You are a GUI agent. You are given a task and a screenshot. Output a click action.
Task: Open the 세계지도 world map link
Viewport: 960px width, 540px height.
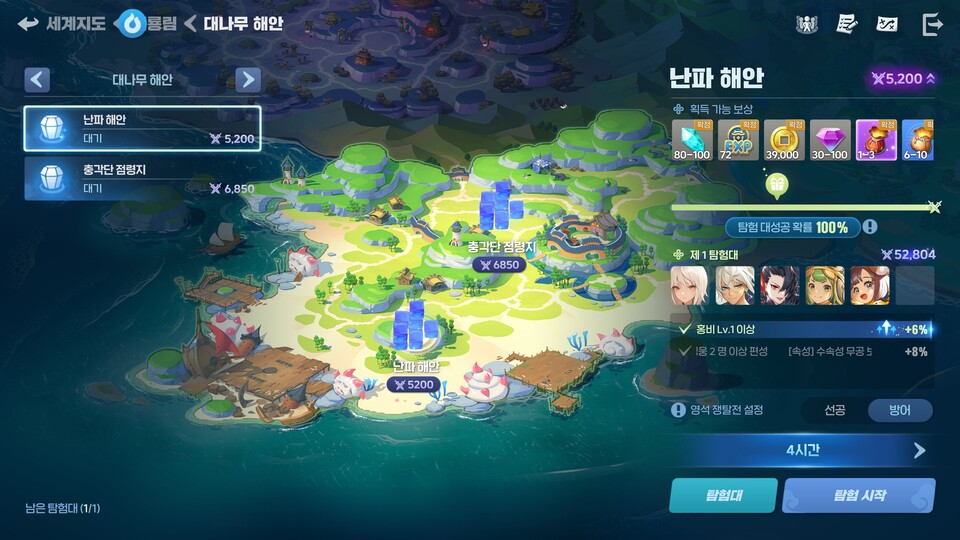tap(75, 23)
